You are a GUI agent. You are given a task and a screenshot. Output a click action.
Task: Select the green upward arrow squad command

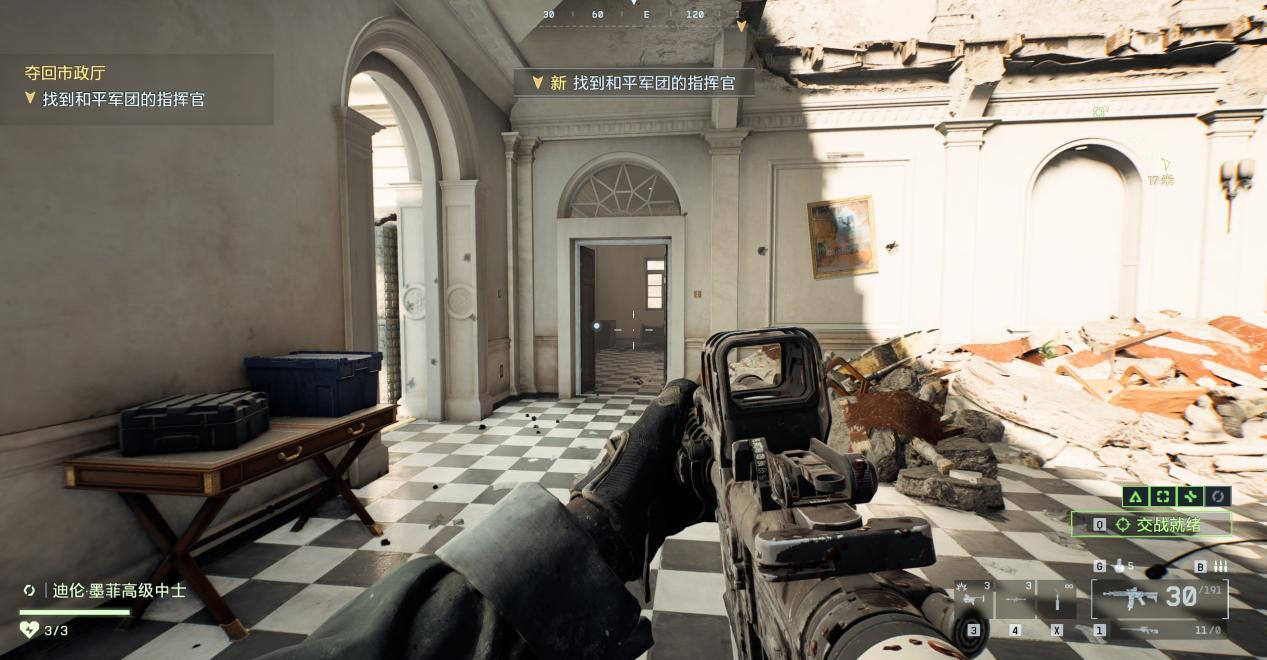pyautogui.click(x=1134, y=496)
